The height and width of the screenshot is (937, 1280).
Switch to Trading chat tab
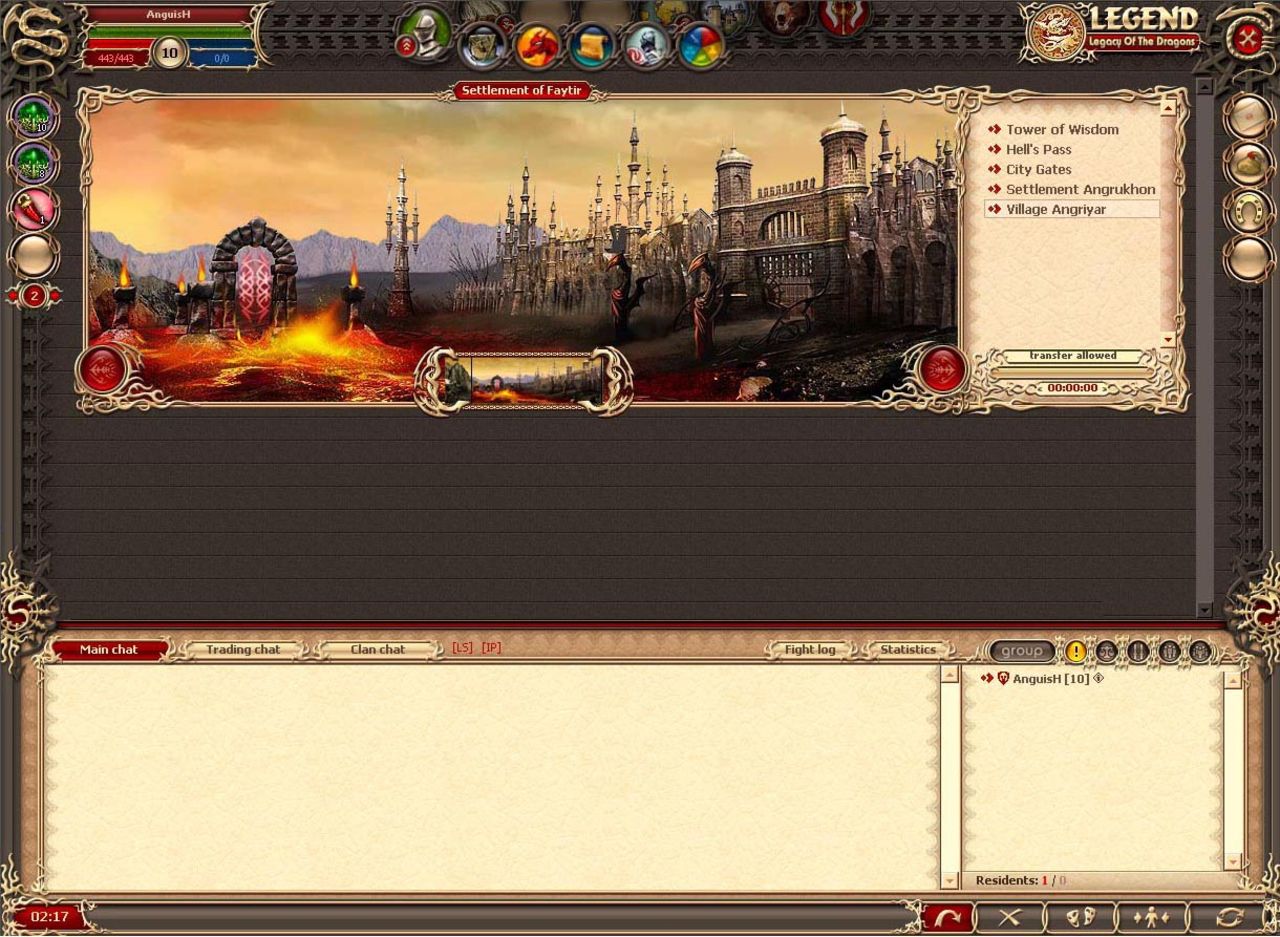point(243,649)
